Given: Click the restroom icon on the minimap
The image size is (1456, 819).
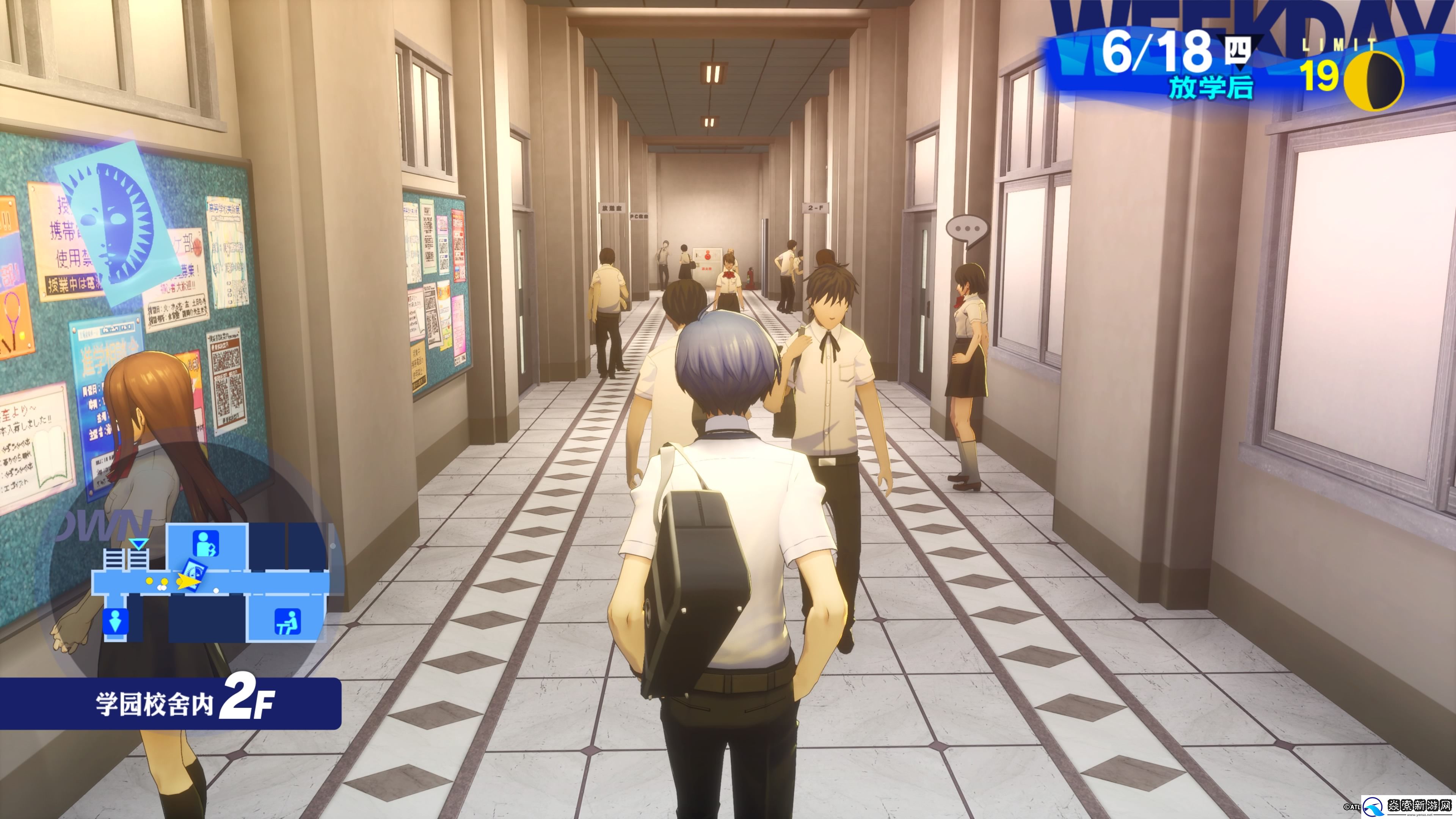Looking at the screenshot, I should coord(115,620).
